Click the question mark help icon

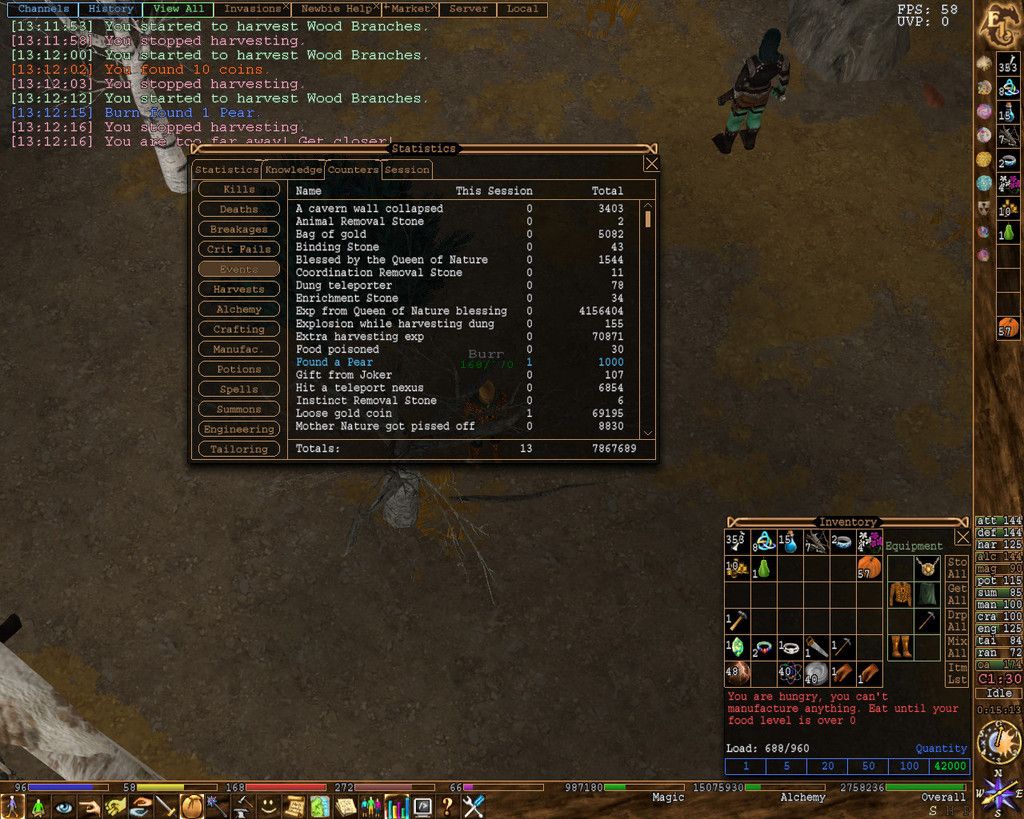pos(447,806)
